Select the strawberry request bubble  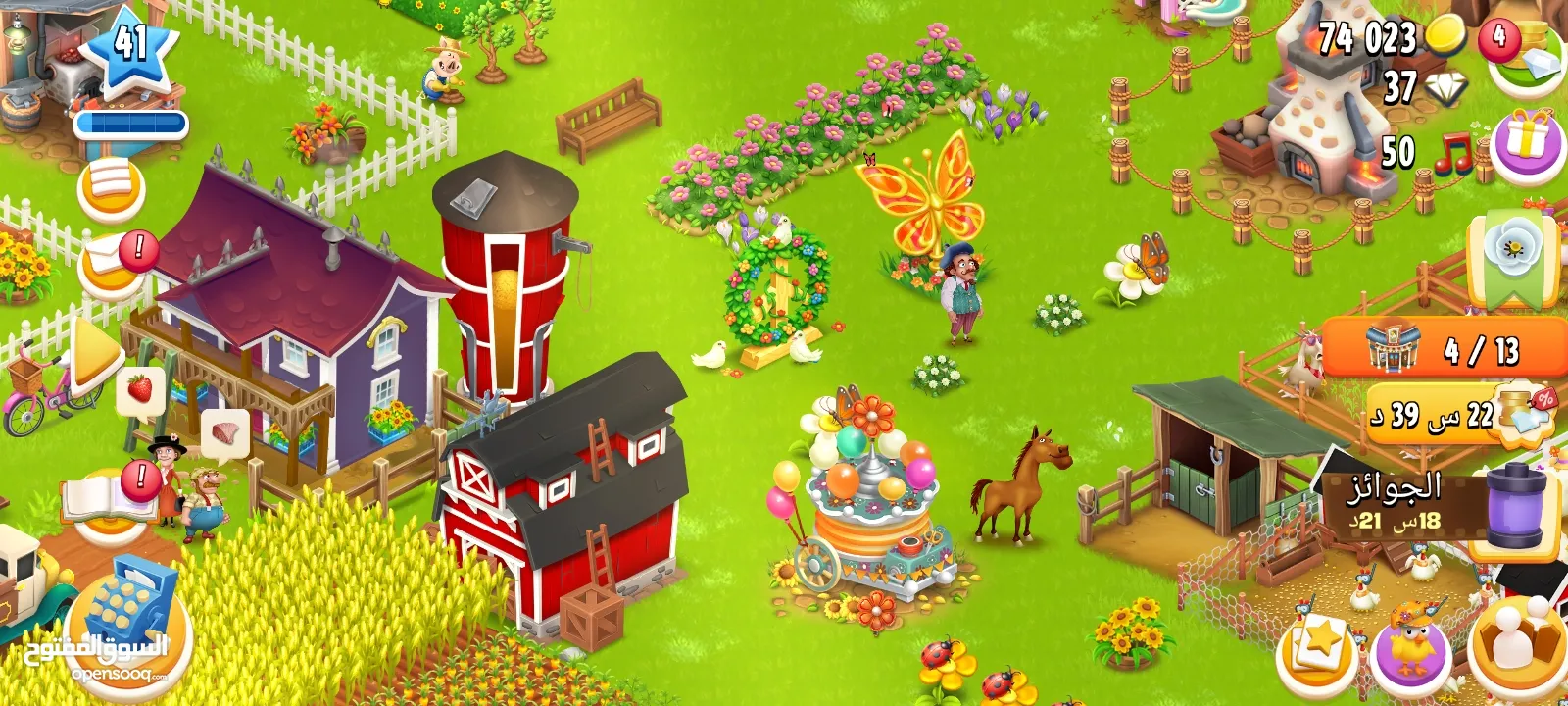coord(140,389)
